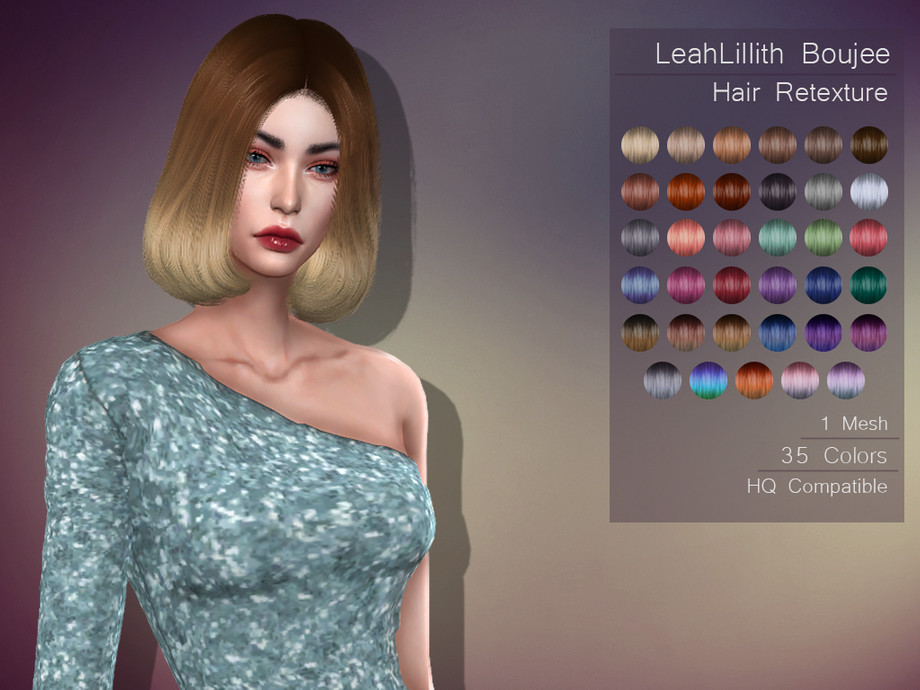Image resolution: width=920 pixels, height=690 pixels.
Task: Choose the light green hair swatch
Action: (x=824, y=238)
